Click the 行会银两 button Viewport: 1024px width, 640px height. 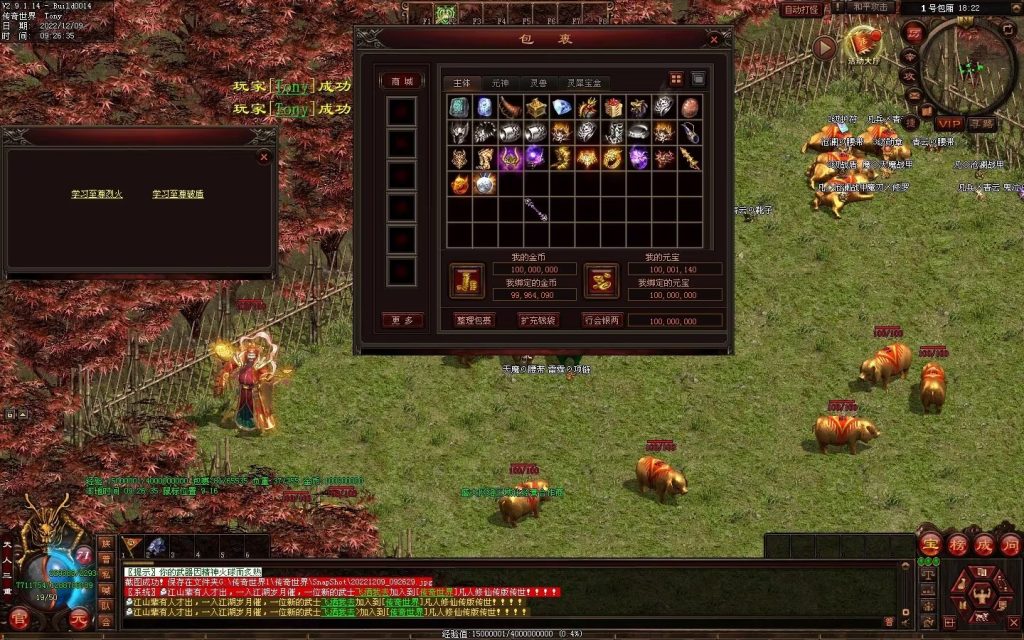coord(602,320)
